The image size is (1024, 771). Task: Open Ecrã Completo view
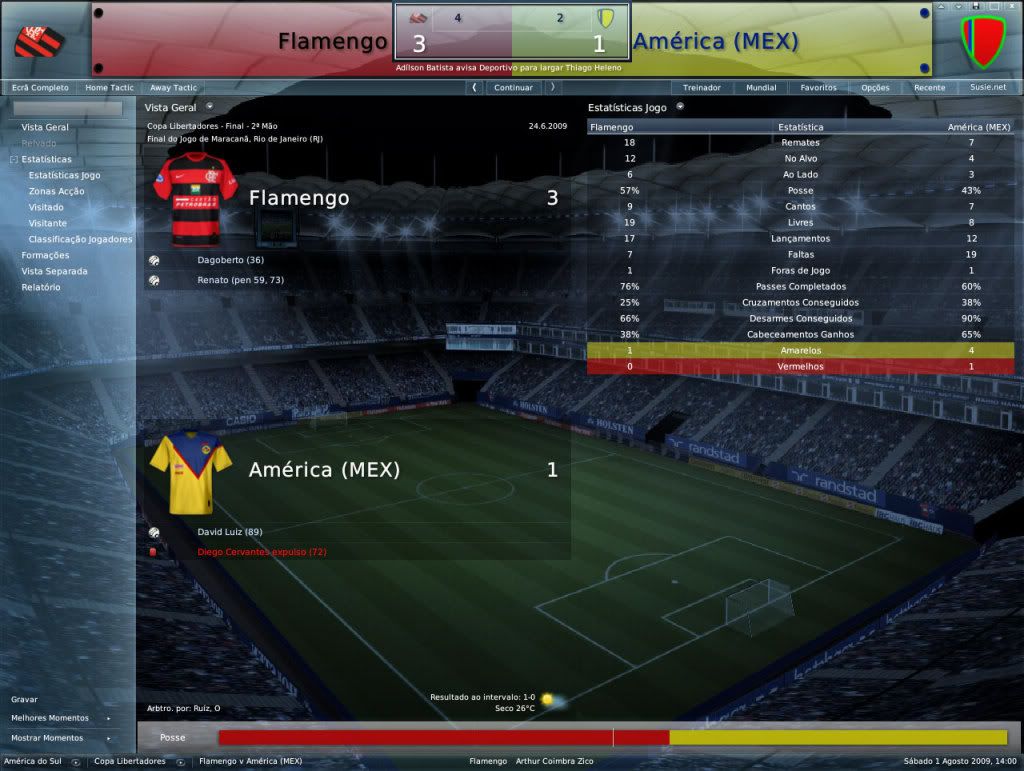(40, 88)
